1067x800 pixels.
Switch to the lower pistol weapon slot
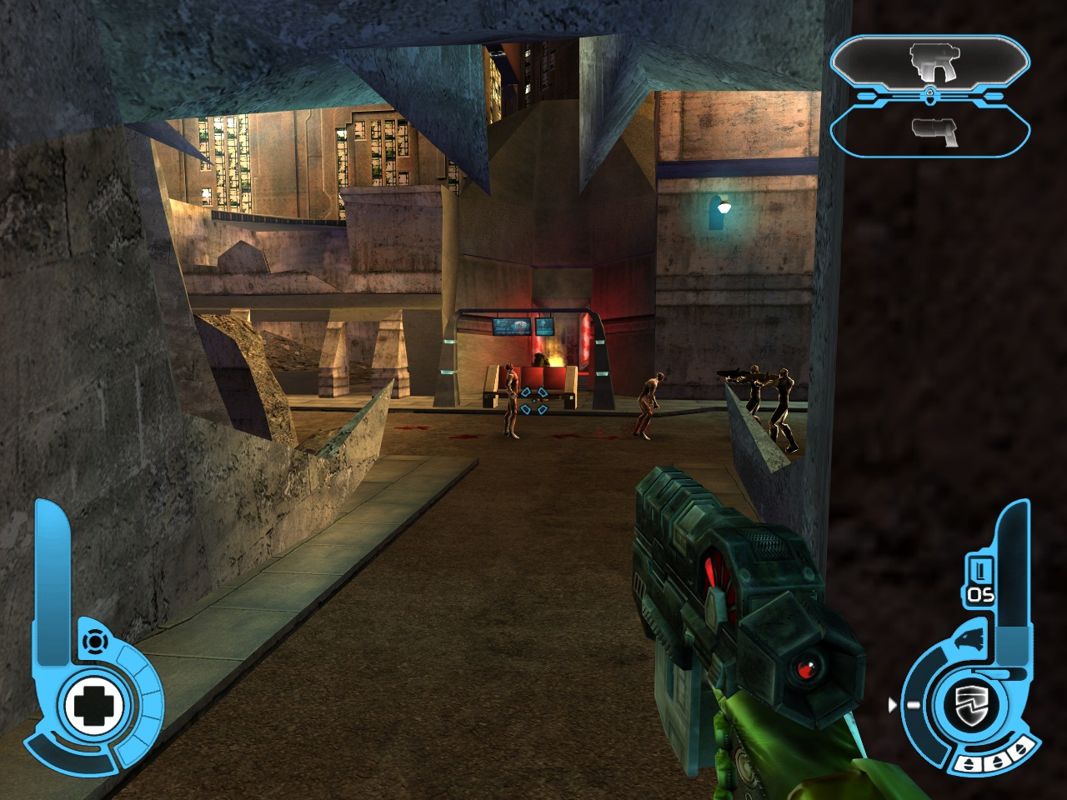pos(930,131)
